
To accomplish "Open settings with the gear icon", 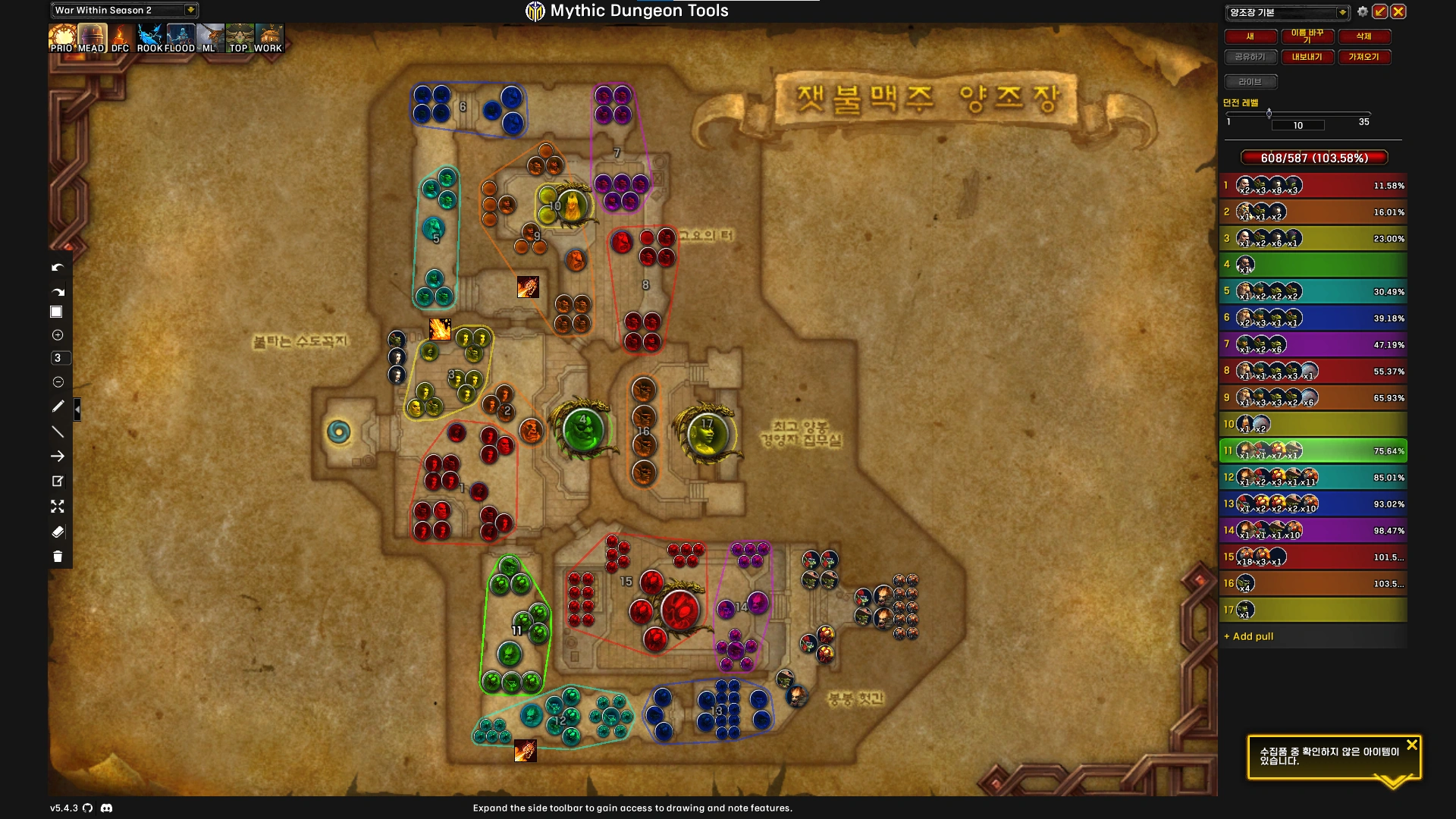I will click(x=1363, y=11).
